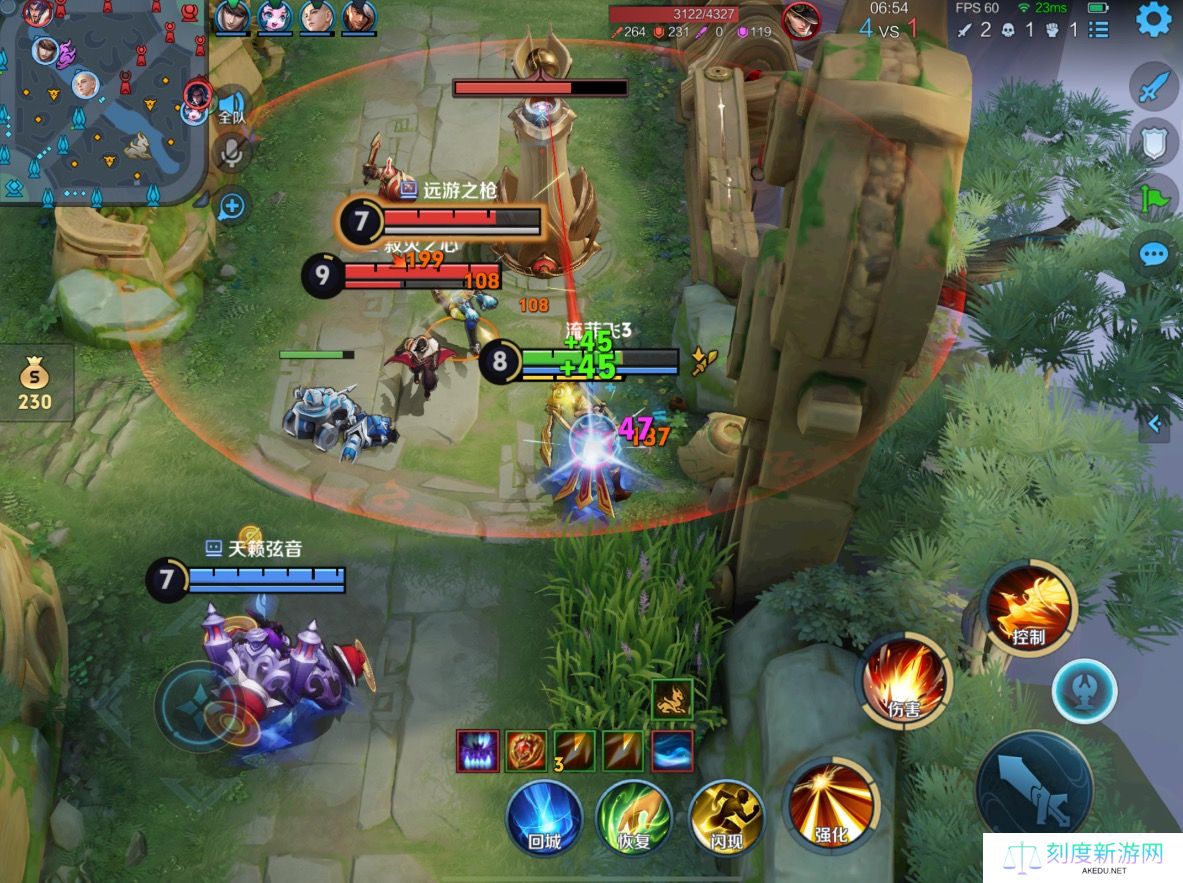Viewport: 1183px width, 883px height.
Task: Use the 恢复 heal skill
Action: click(x=633, y=818)
